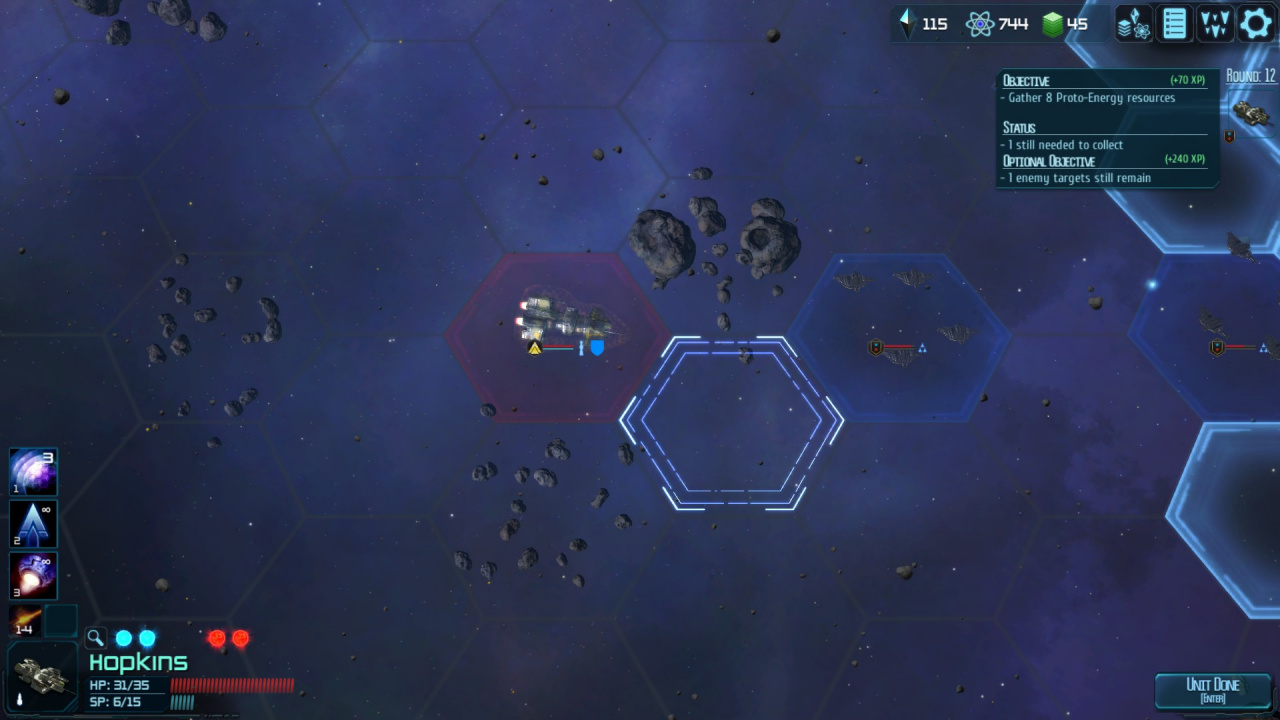Screen dimensions: 1280x720
Task: Select the Hopkins ship portrait
Action: tap(42, 676)
